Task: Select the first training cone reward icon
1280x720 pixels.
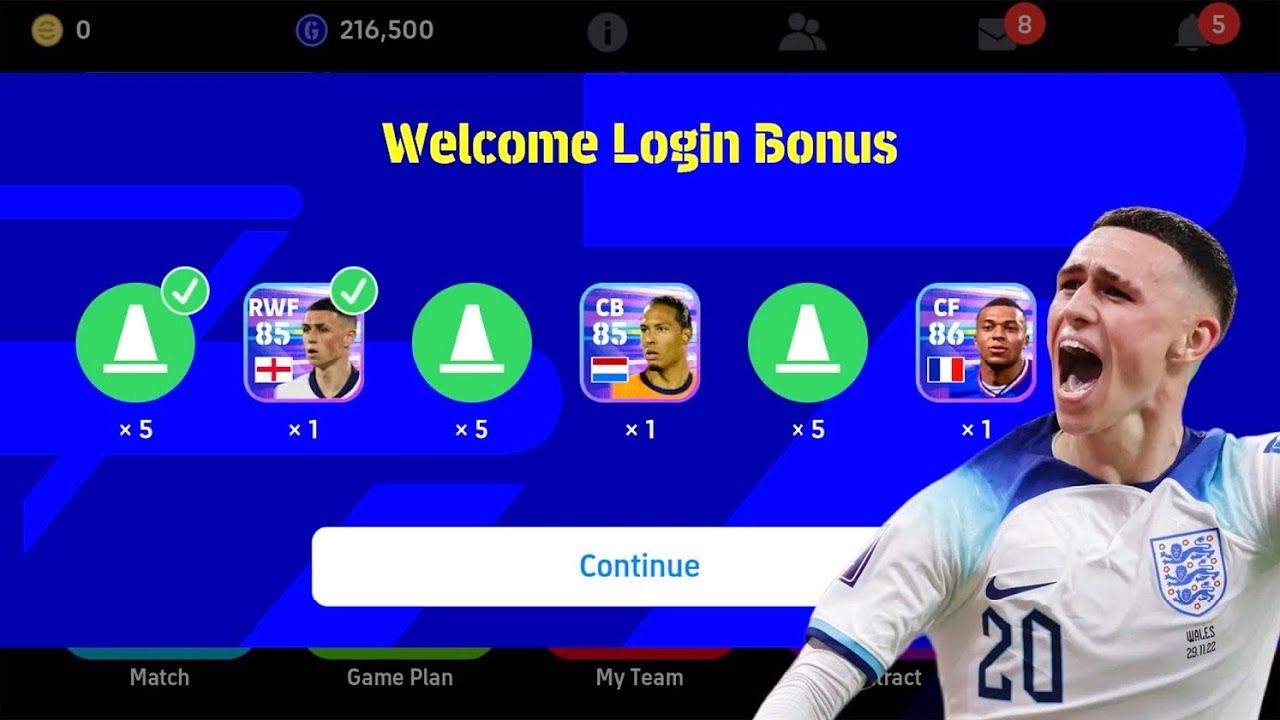Action: (x=136, y=343)
